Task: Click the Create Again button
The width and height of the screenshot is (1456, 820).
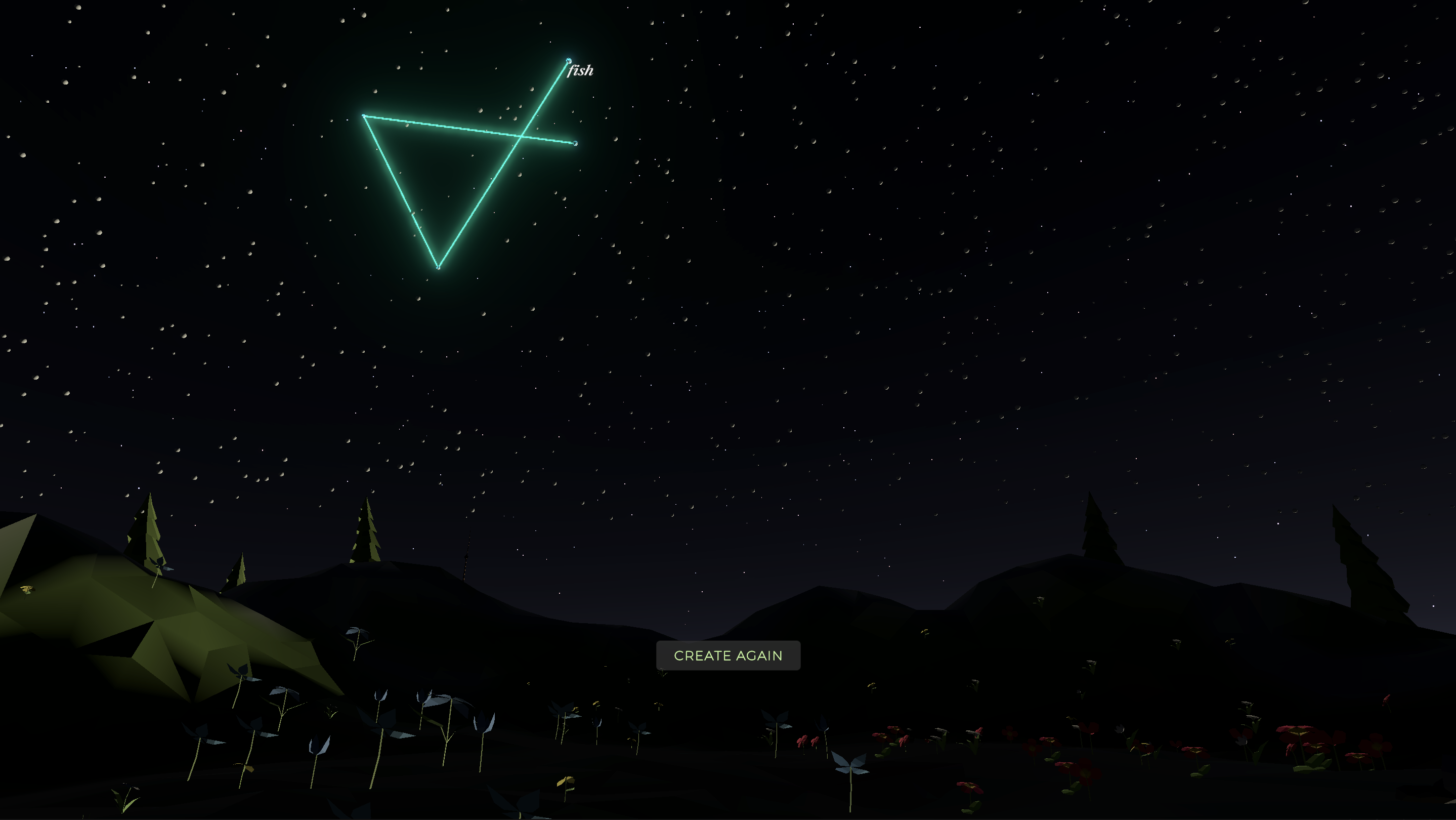Action: [x=728, y=655]
